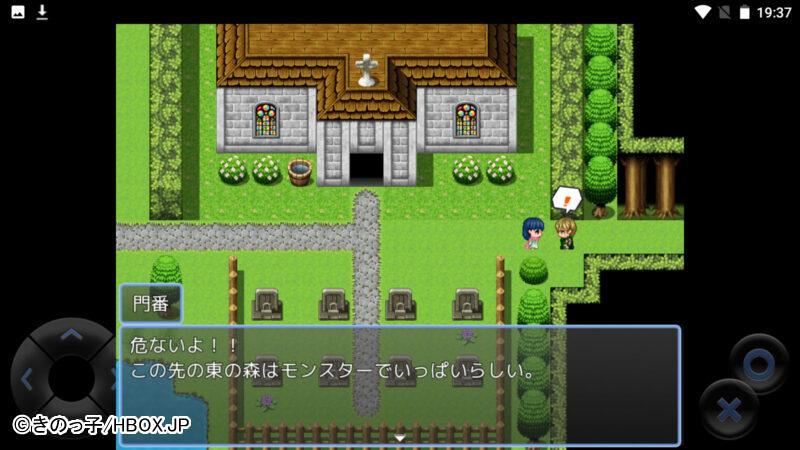Tap the up arrow on the virtual d-pad

pyautogui.click(x=70, y=336)
